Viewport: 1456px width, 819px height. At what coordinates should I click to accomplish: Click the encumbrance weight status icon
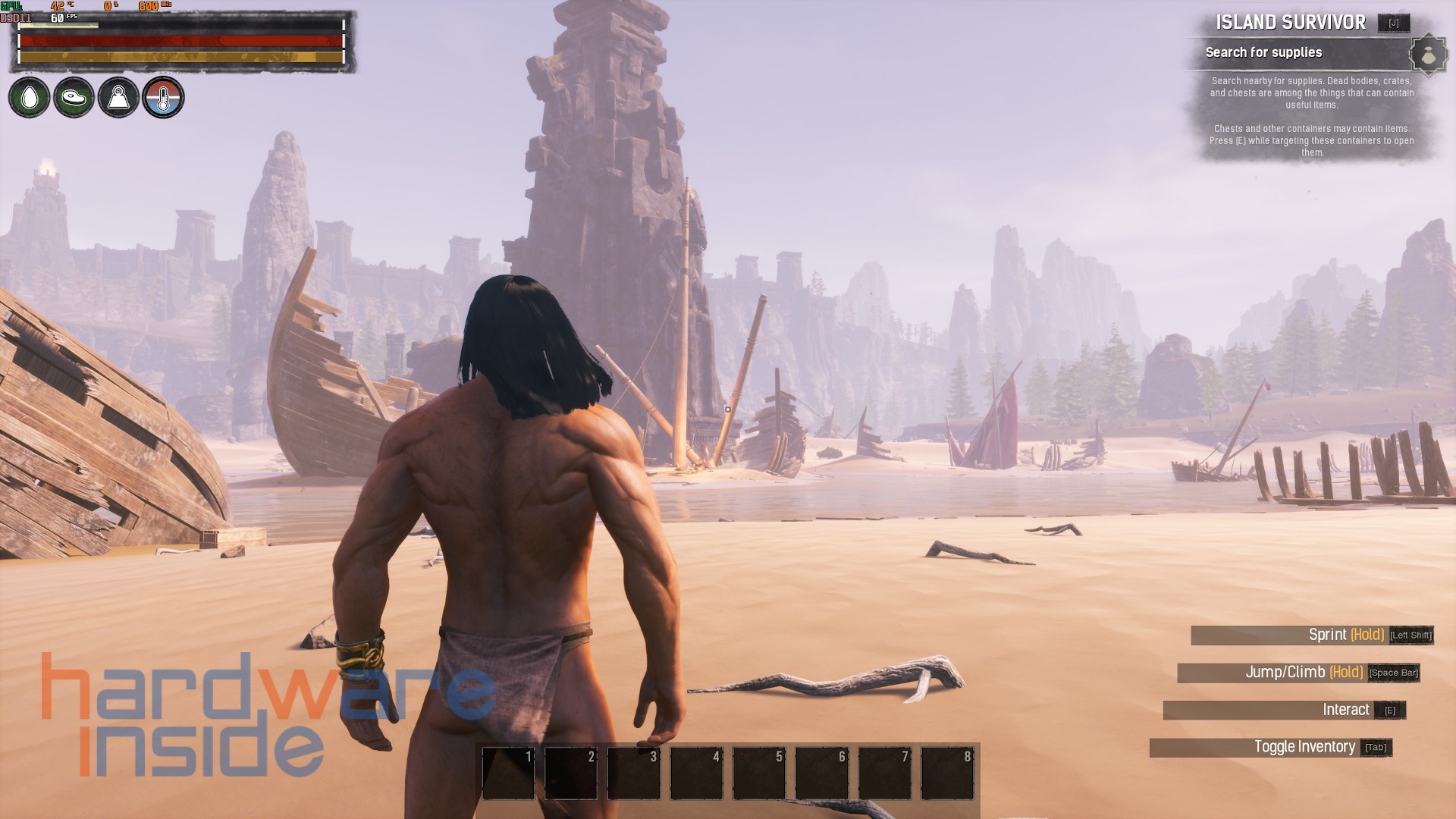point(118,98)
